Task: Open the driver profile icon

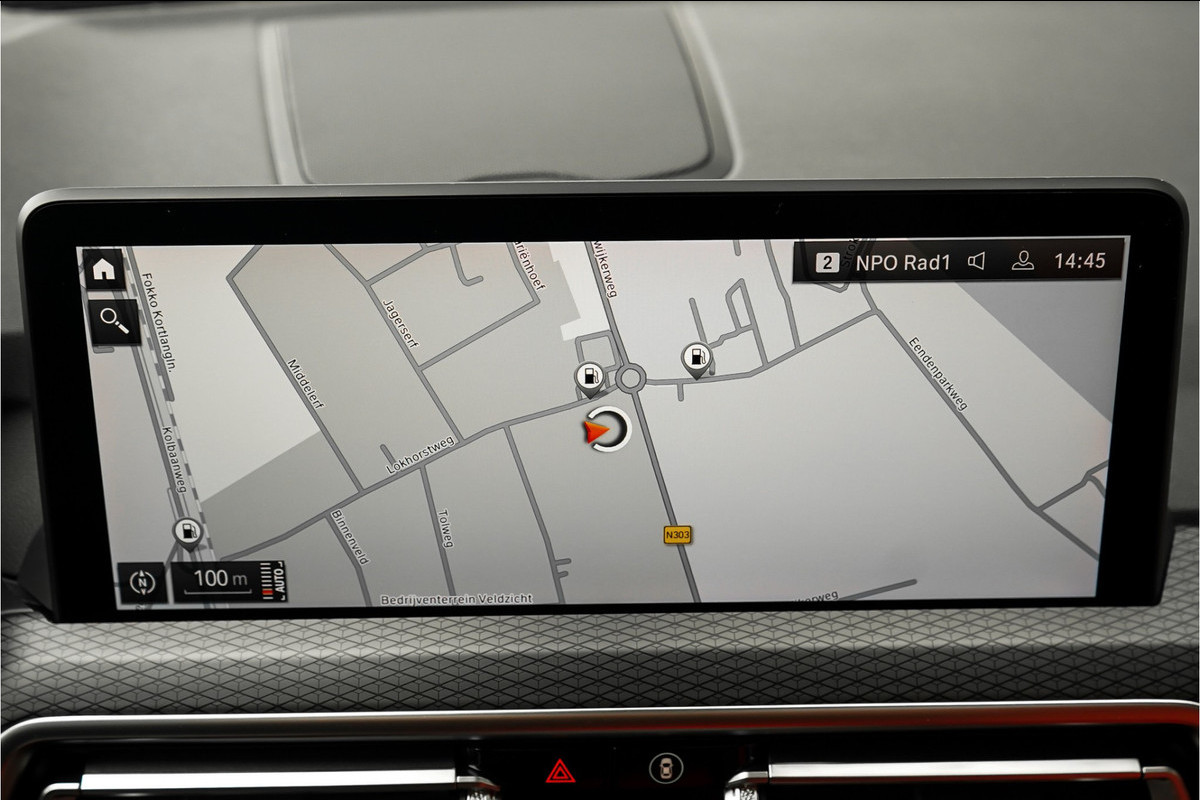Action: [x=1022, y=261]
